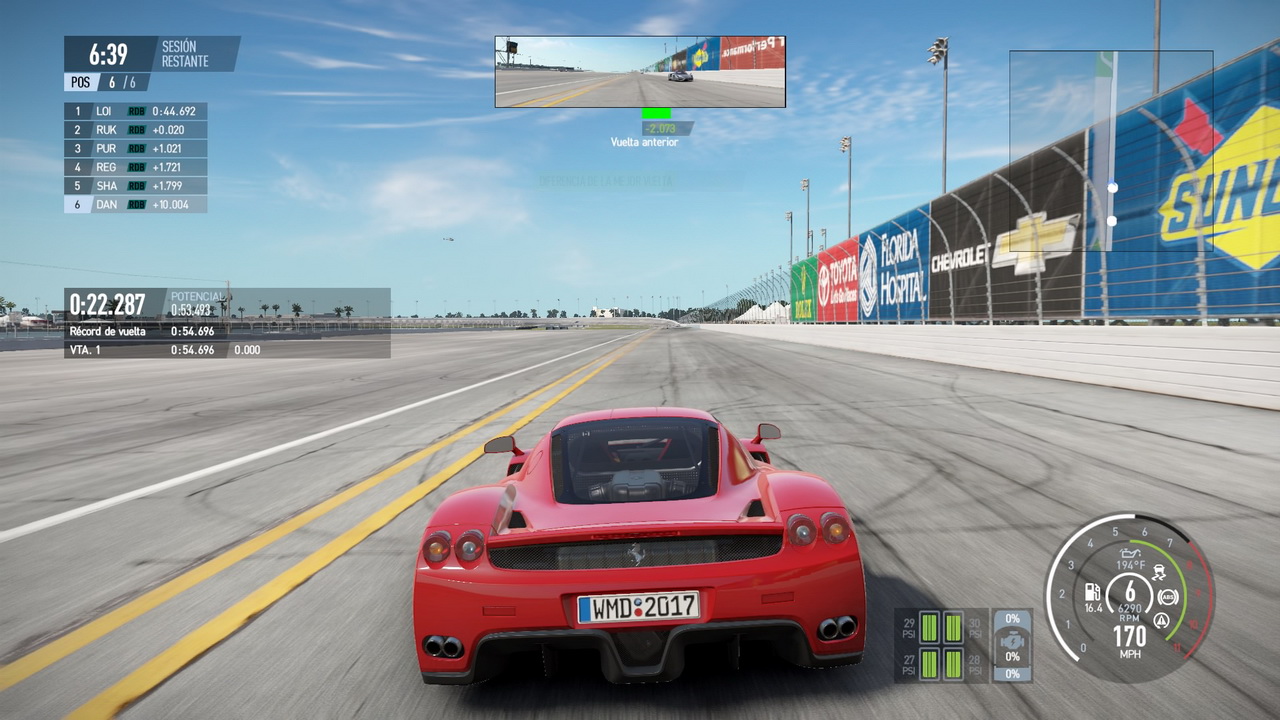
Task: Click the rear-view mirror display
Action: tap(640, 72)
